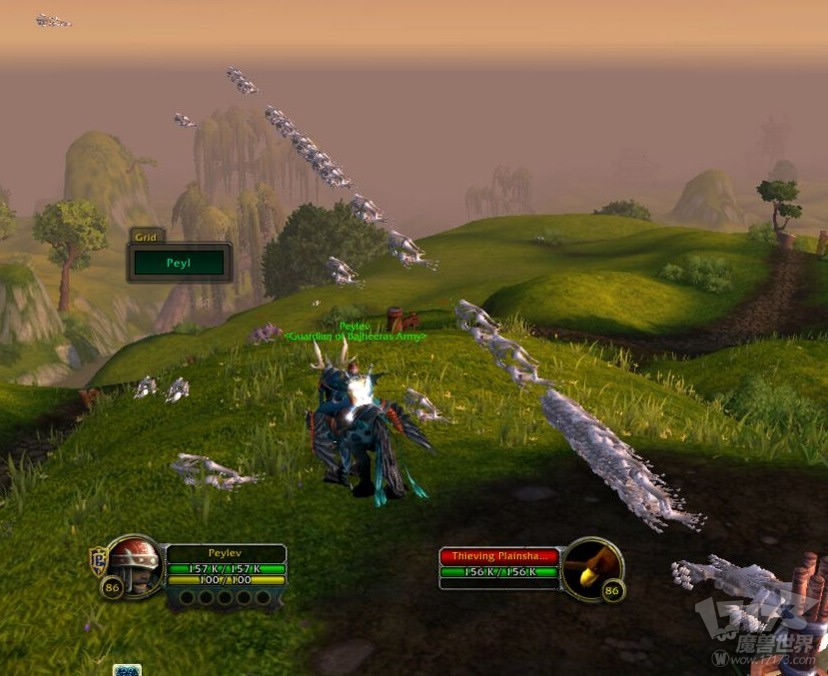
Task: Select the Peyl cell in the Grid frame
Action: coord(180,263)
